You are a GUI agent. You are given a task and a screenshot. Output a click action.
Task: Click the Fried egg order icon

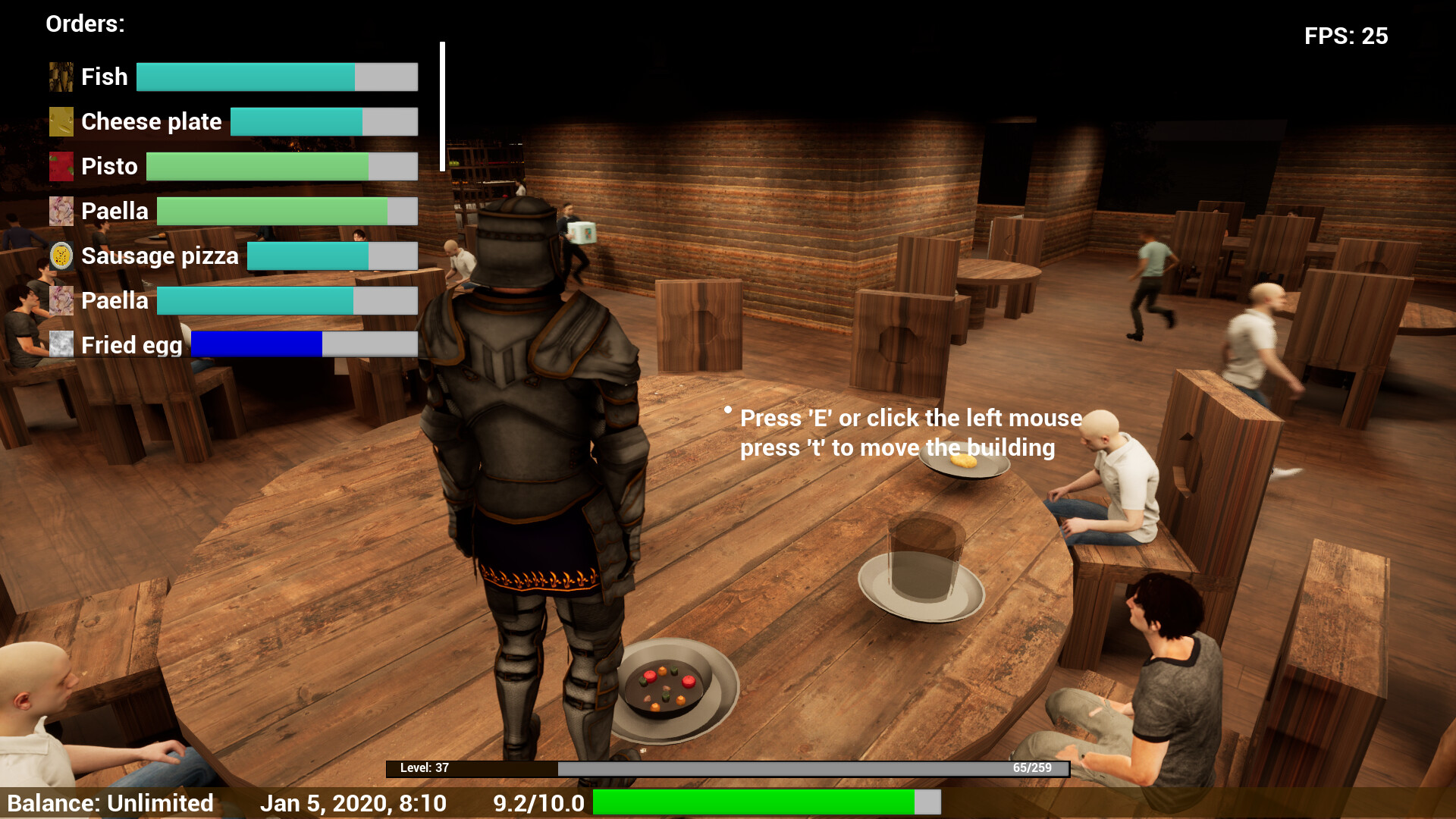coord(61,345)
